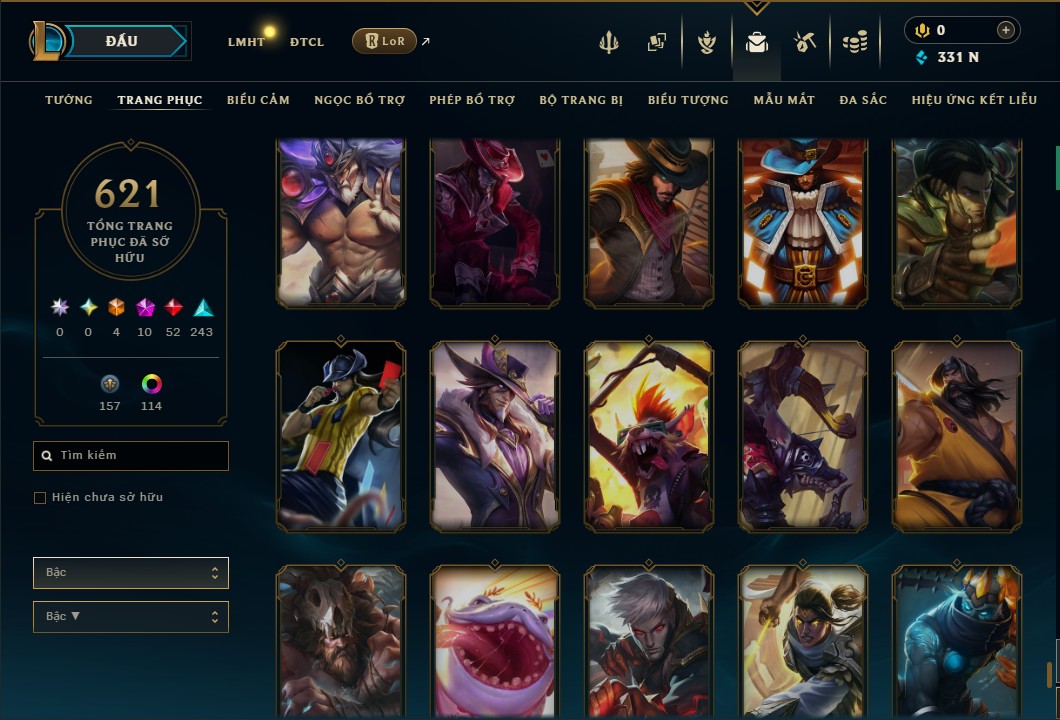Screen dimensions: 1060x720
Task: Select the referee skin with red card
Action: tap(341, 435)
